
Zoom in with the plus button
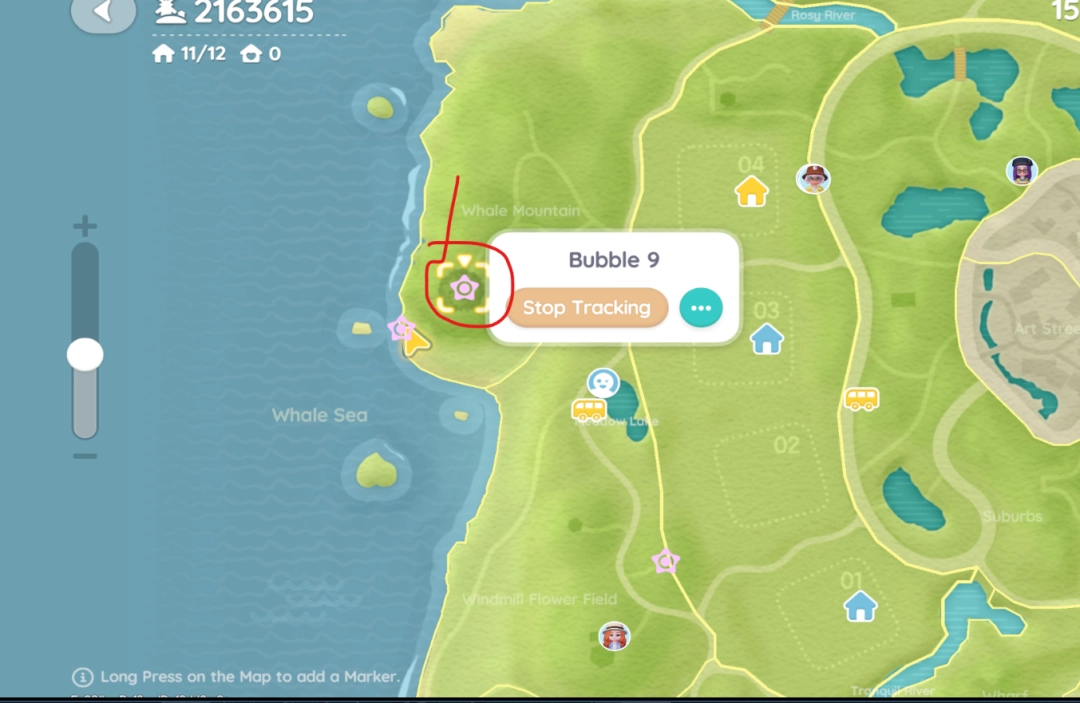pos(85,226)
